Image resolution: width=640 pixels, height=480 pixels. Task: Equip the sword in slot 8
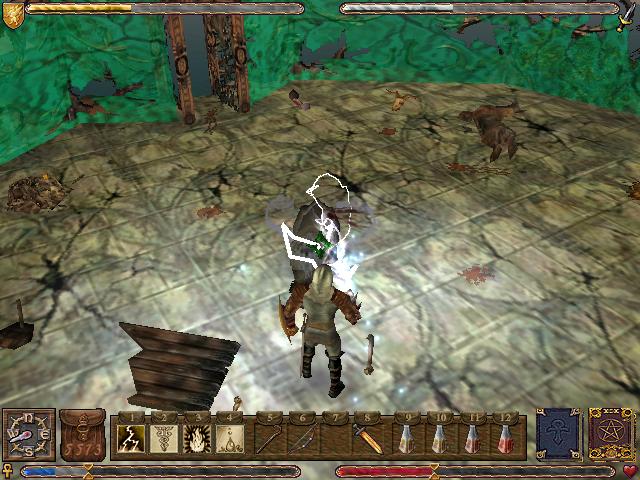pyautogui.click(x=368, y=438)
